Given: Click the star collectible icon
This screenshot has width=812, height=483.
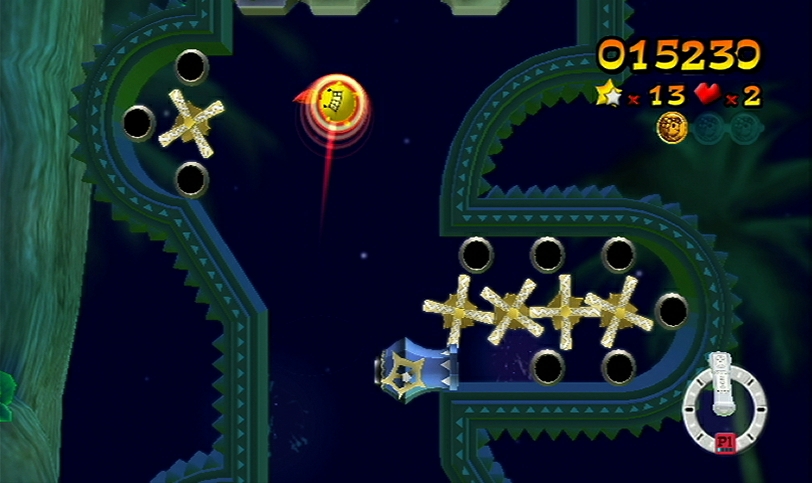Looking at the screenshot, I should pyautogui.click(x=608, y=95).
